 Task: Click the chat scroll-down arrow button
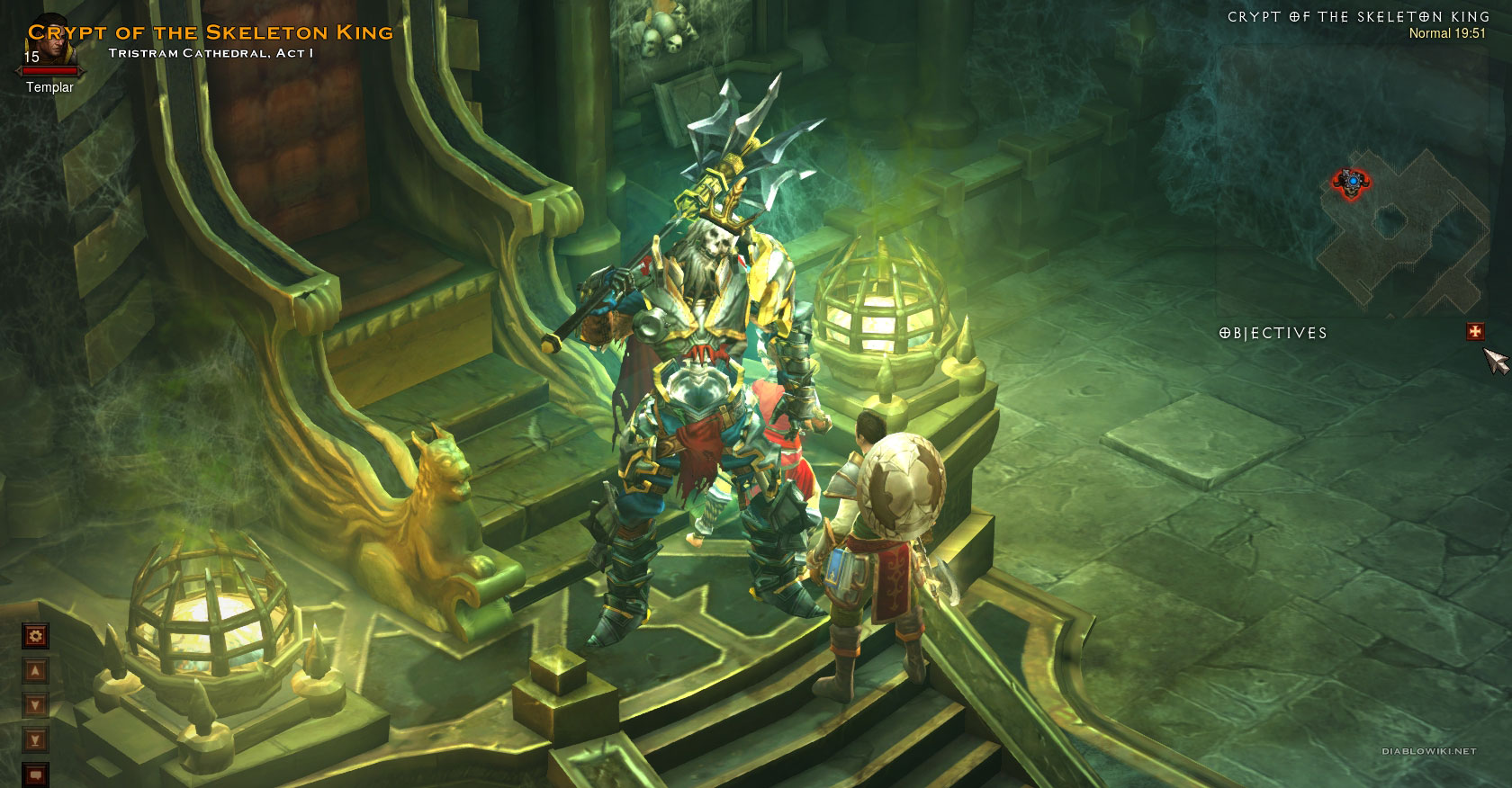point(35,705)
